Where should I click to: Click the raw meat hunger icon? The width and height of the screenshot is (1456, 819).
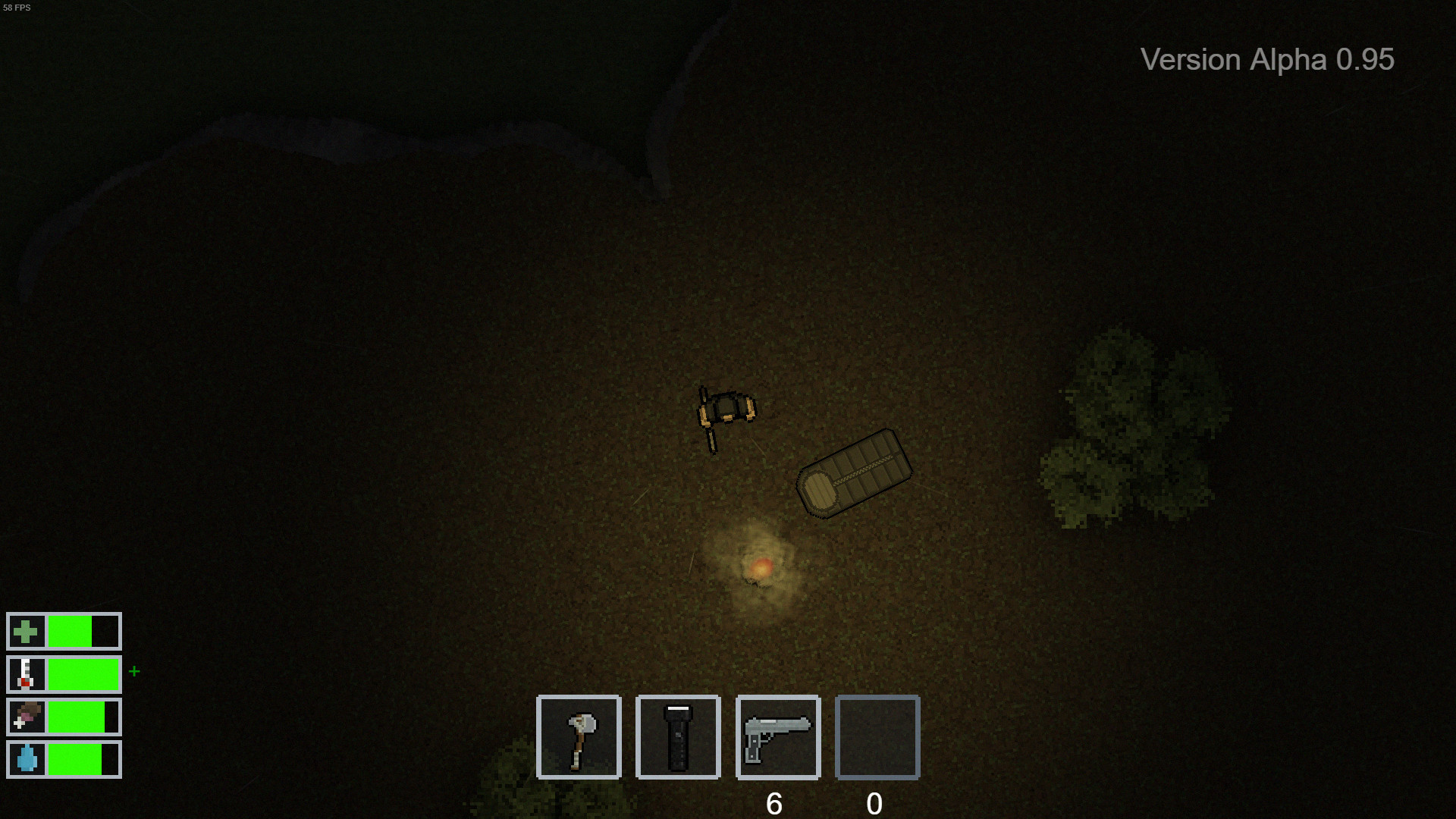pos(27,717)
